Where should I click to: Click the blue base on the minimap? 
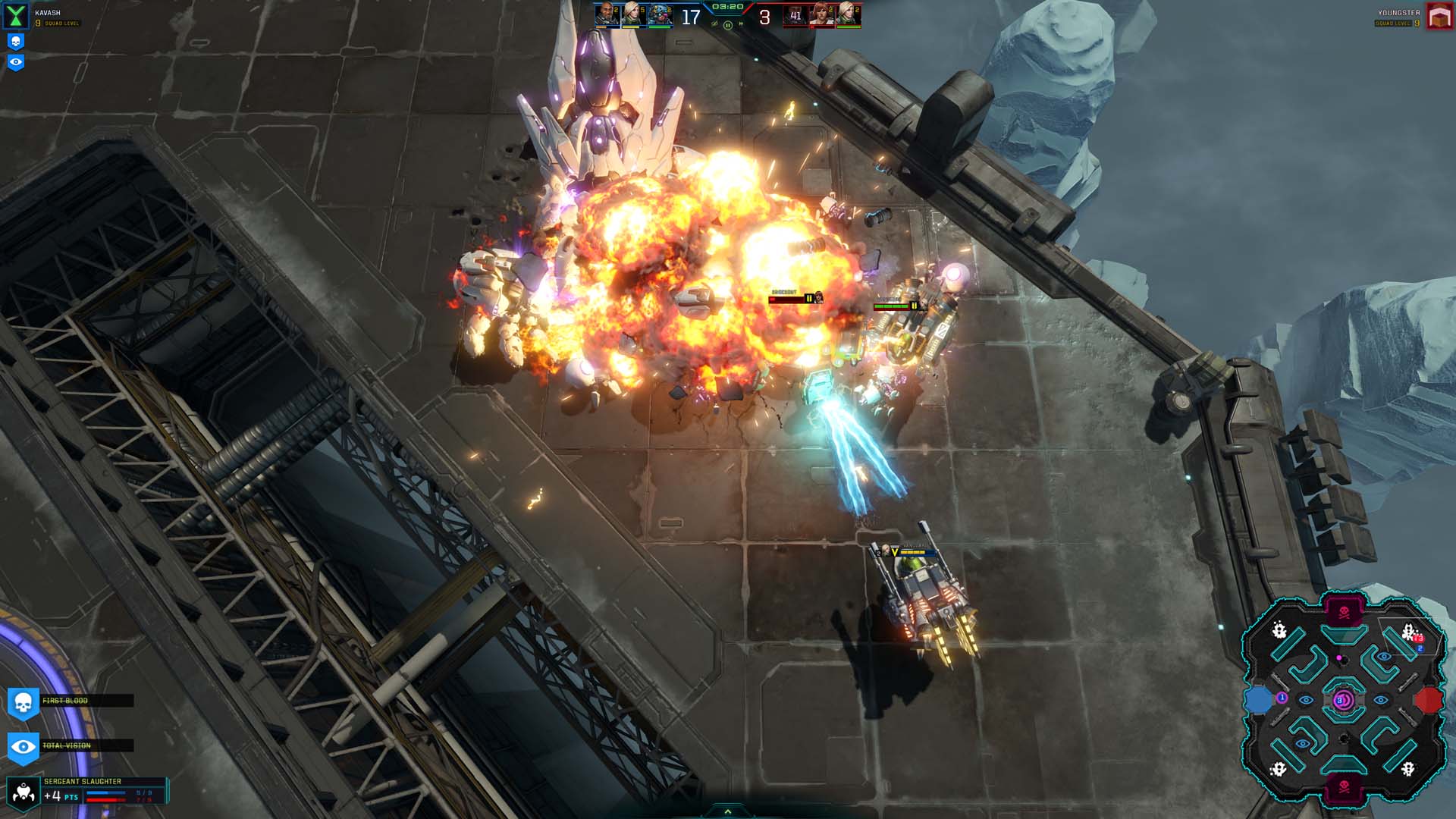pos(1259,700)
